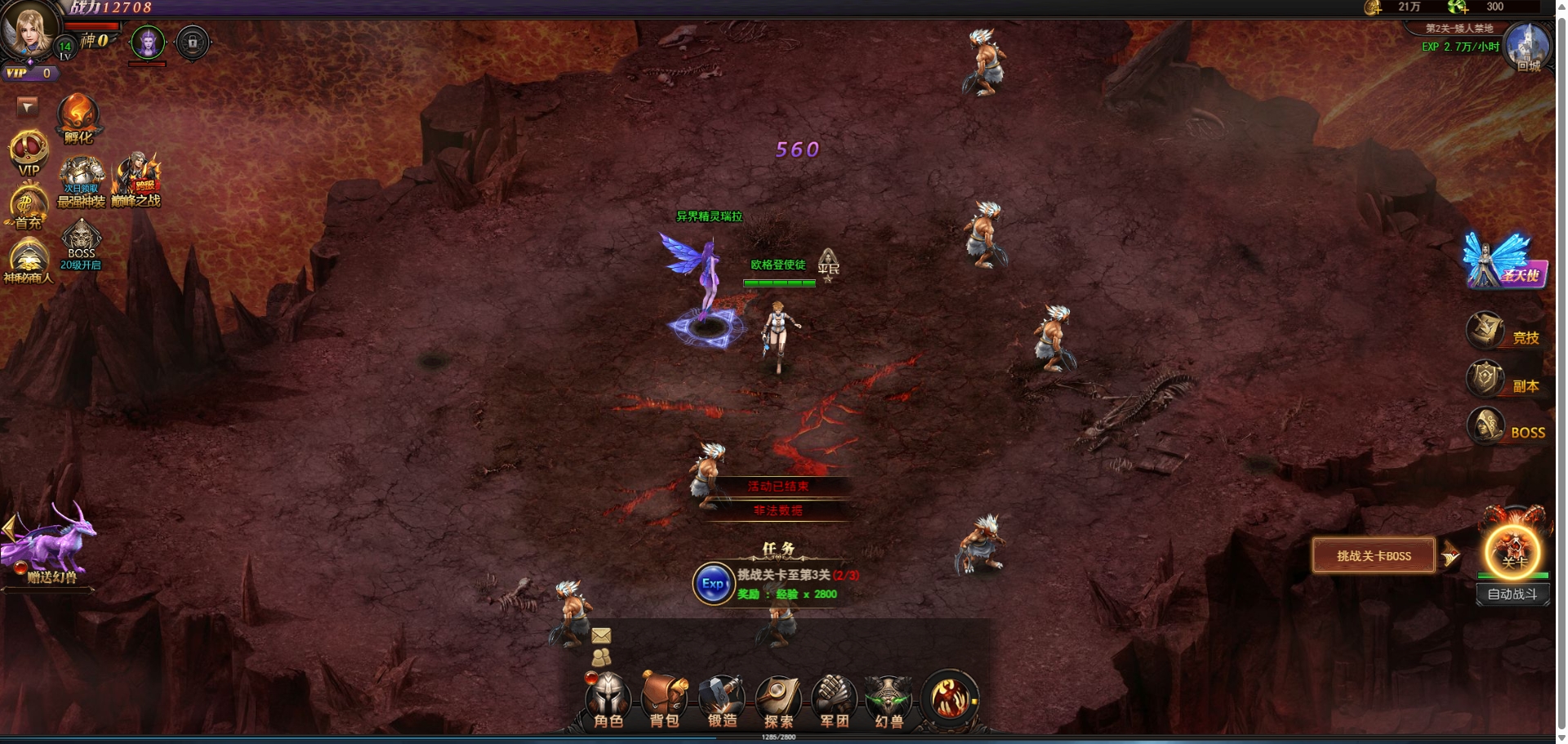Open the 背包 backpack

pyautogui.click(x=664, y=701)
